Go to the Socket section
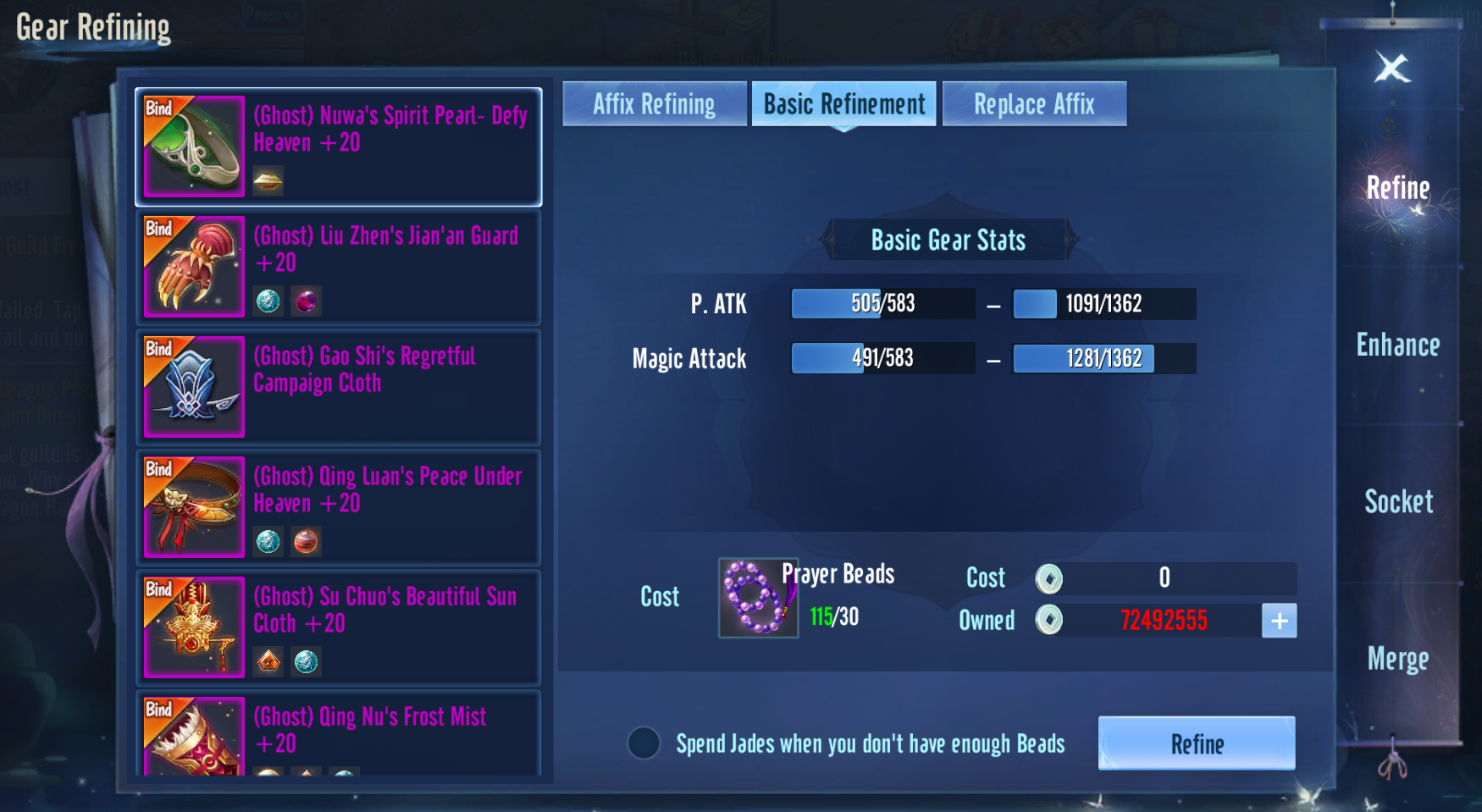The image size is (1482, 812). [x=1398, y=502]
